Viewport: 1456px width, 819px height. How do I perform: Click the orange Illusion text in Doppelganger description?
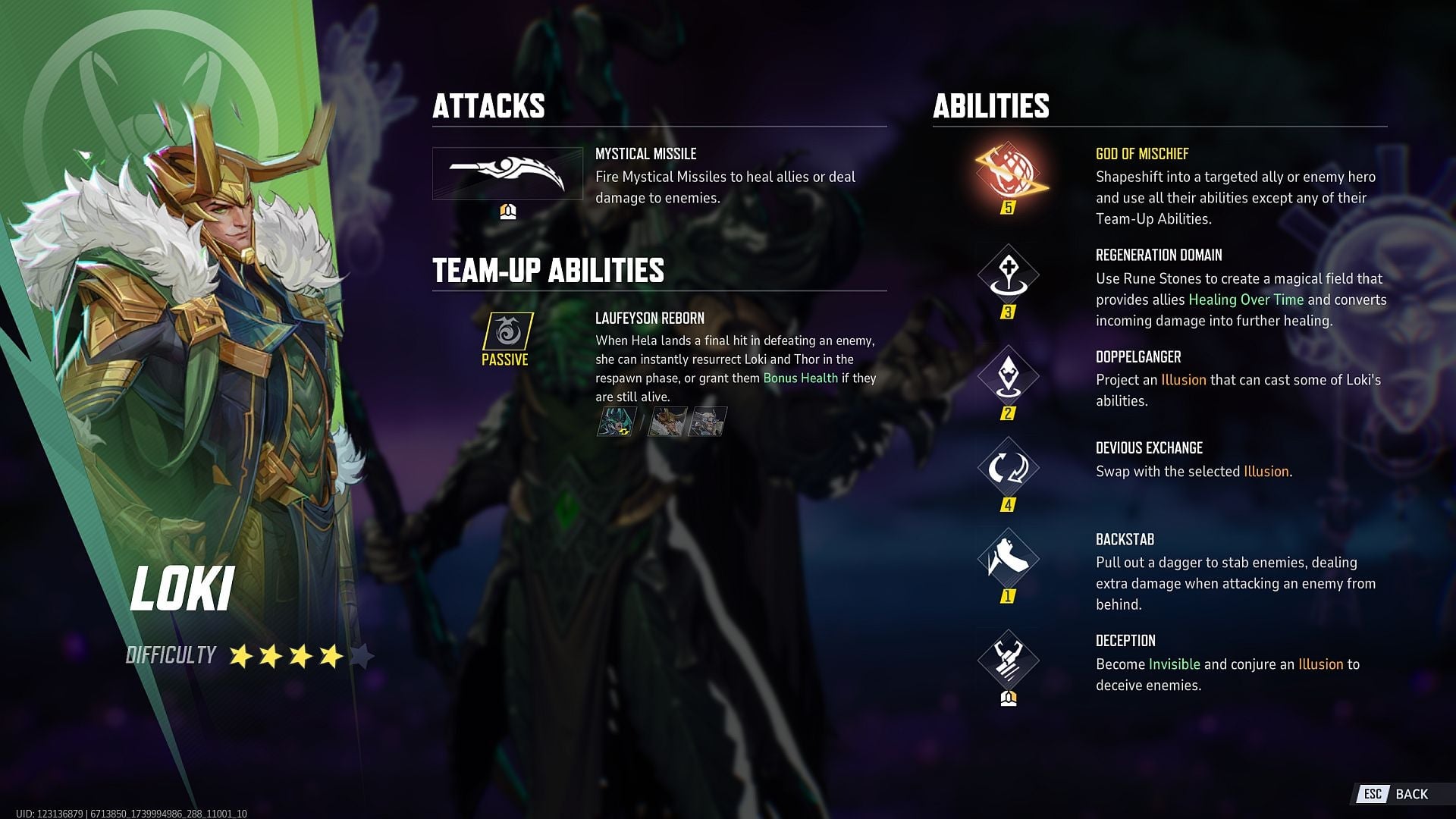tap(1185, 380)
